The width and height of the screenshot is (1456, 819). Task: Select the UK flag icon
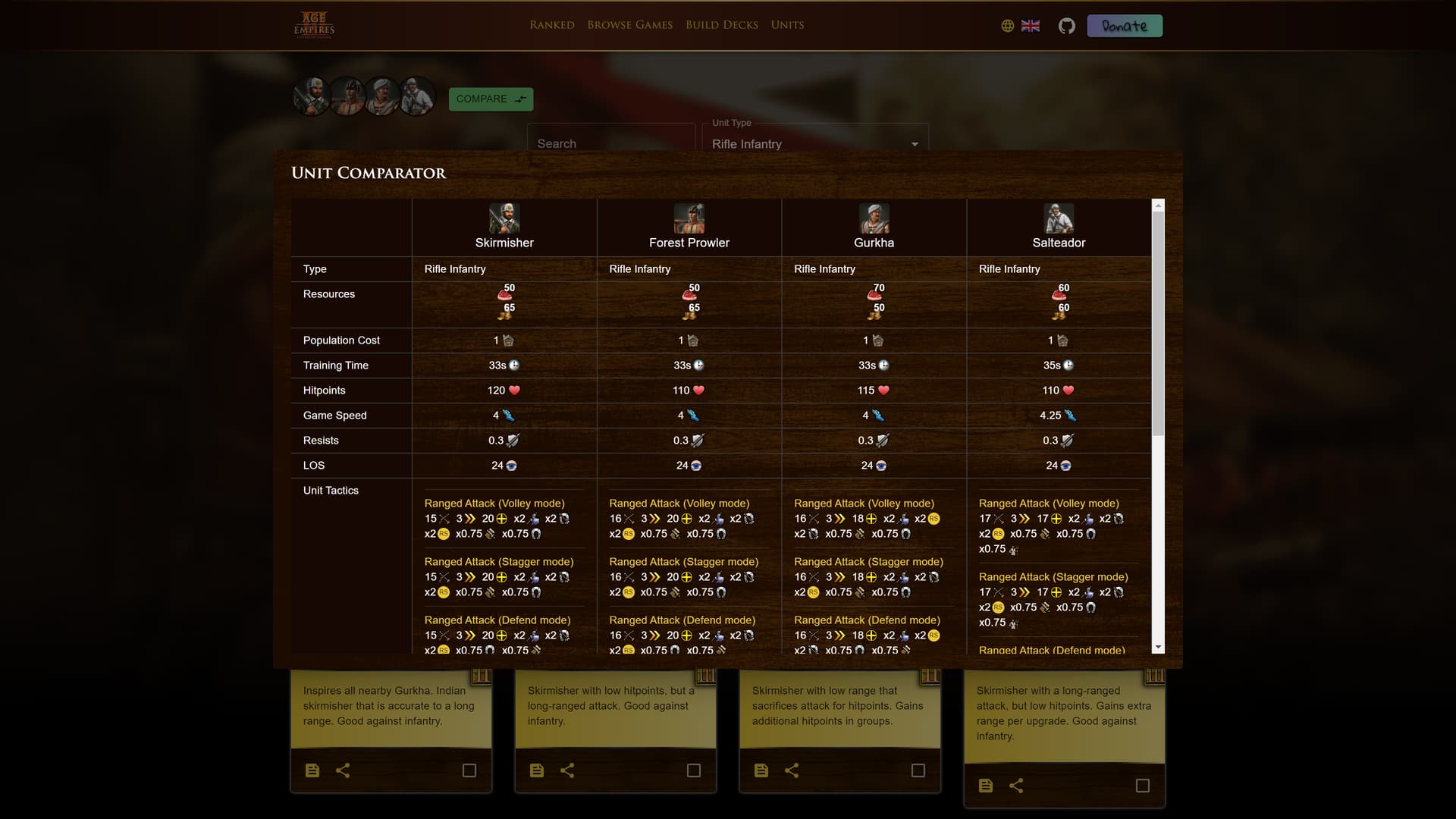click(1031, 25)
